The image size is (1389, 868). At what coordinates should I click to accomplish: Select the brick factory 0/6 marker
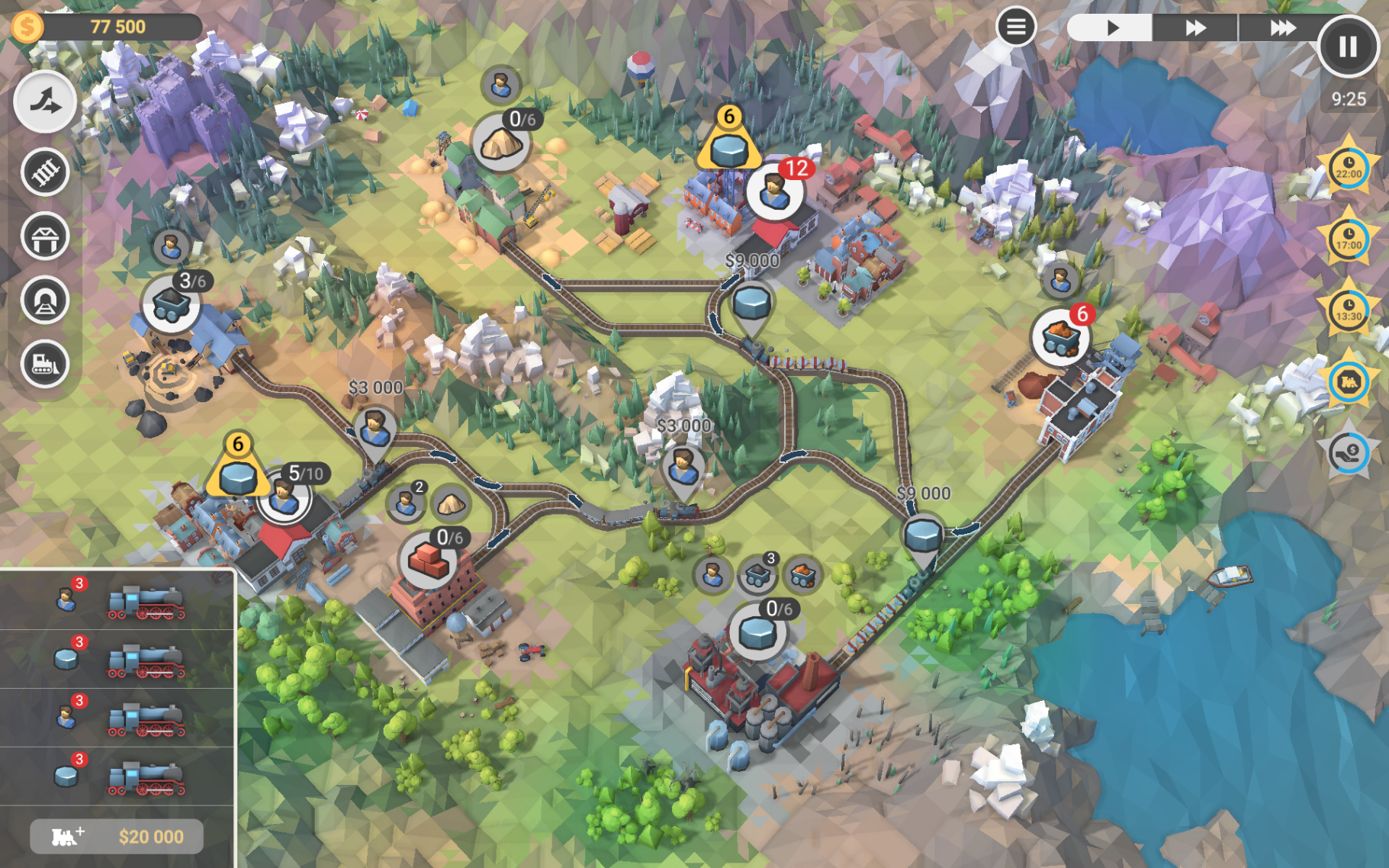(x=428, y=561)
